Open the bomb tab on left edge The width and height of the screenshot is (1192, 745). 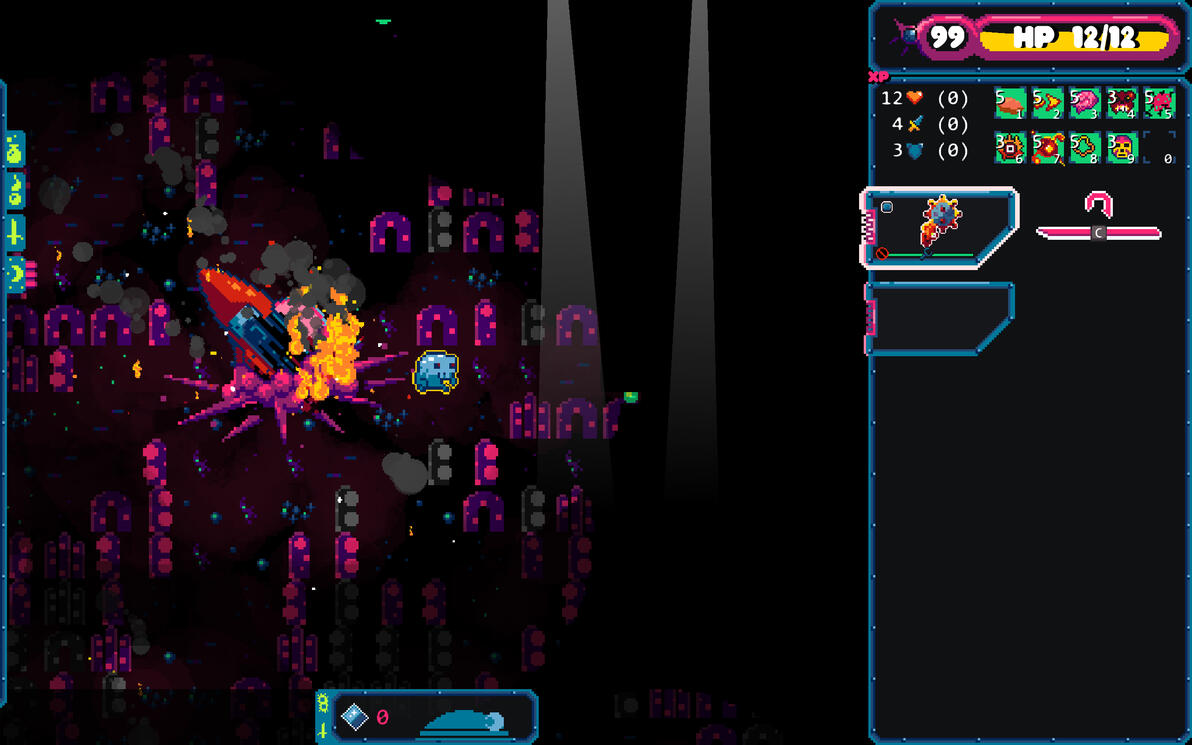coord(15,192)
